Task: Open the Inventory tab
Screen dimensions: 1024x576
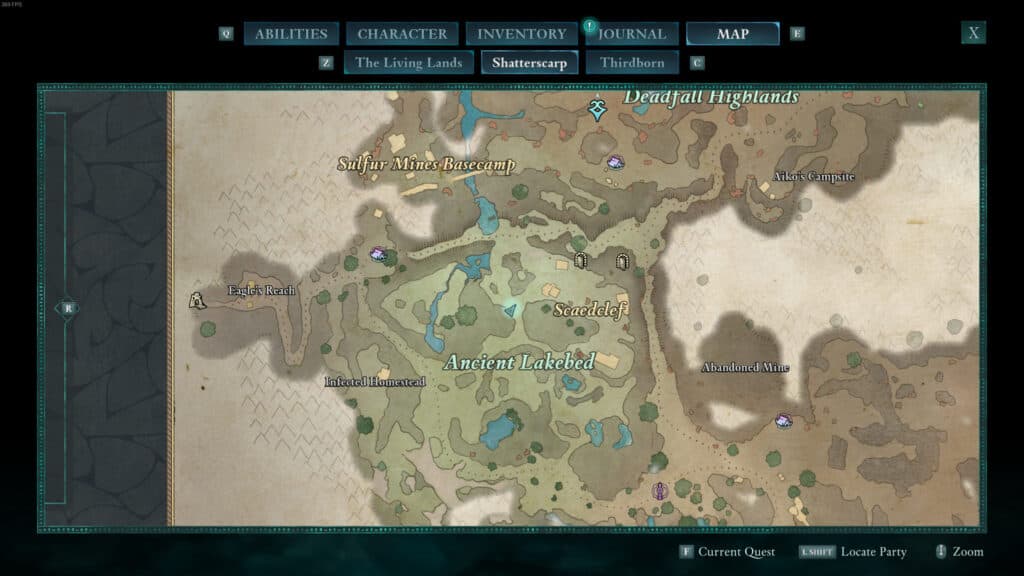Action: point(521,34)
